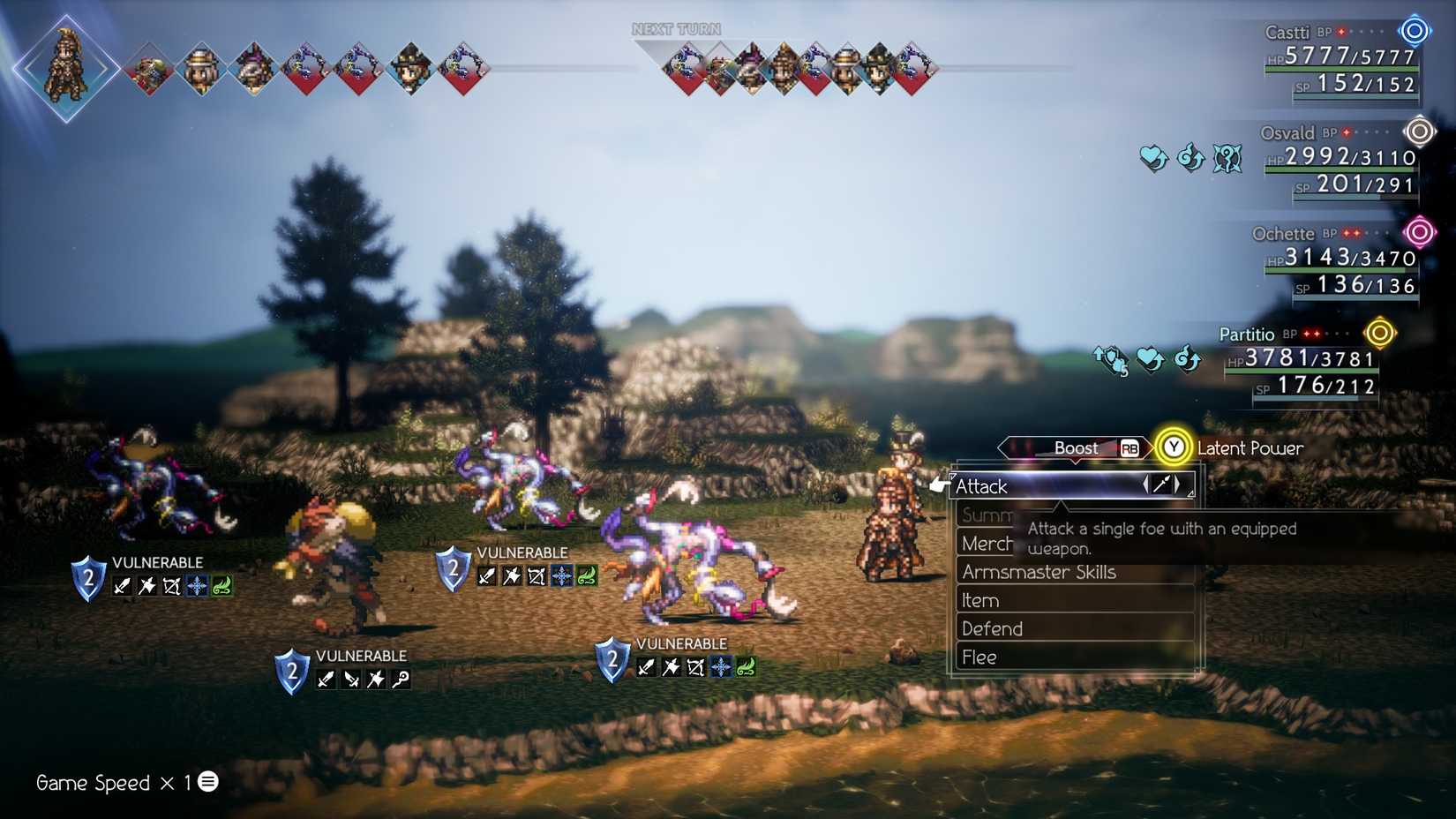Screen dimensions: 1456x819
Task: Choose Flee from the battle options
Action: point(979,657)
